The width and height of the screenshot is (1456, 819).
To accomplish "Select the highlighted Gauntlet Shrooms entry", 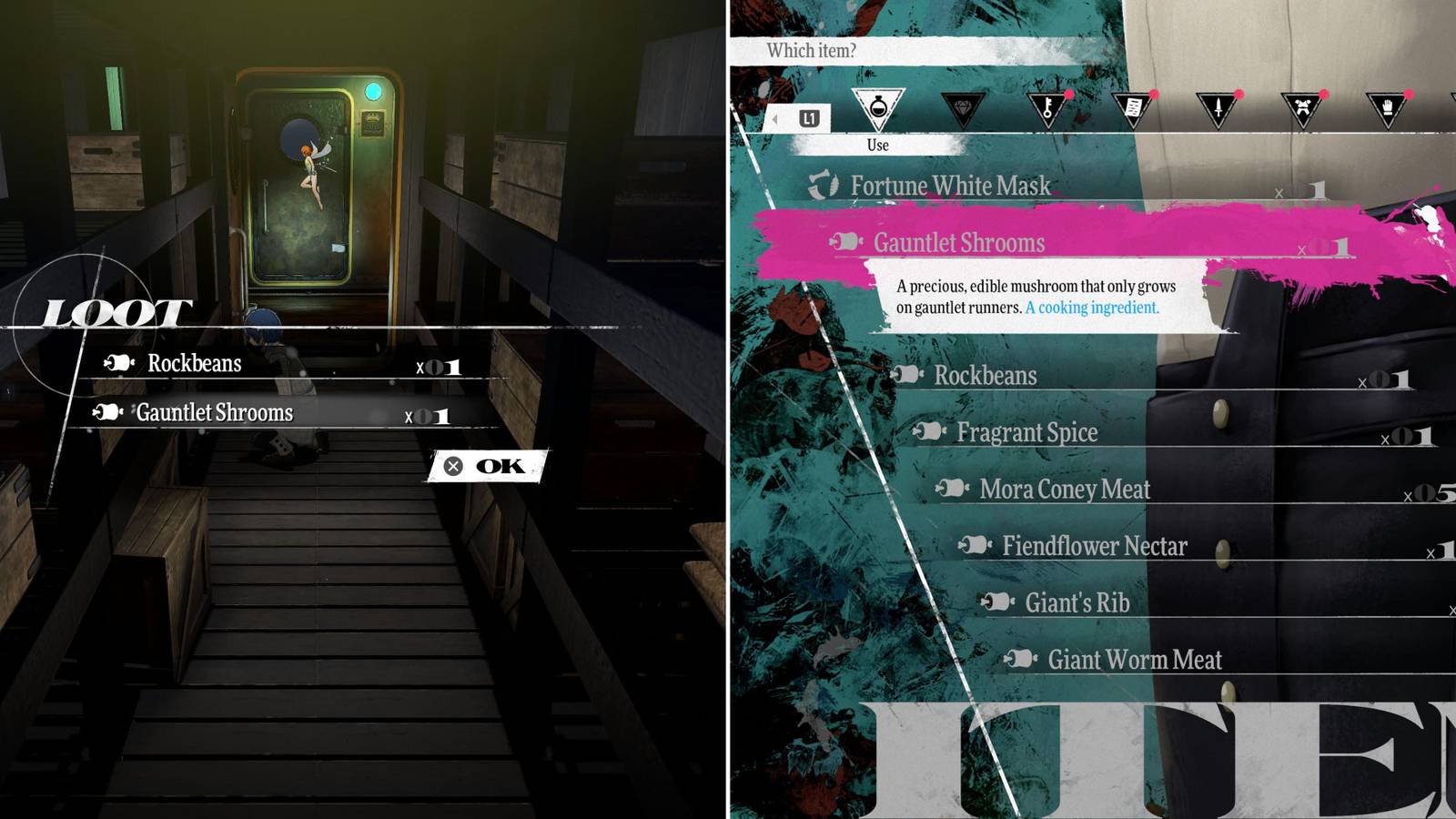I will (x=956, y=243).
